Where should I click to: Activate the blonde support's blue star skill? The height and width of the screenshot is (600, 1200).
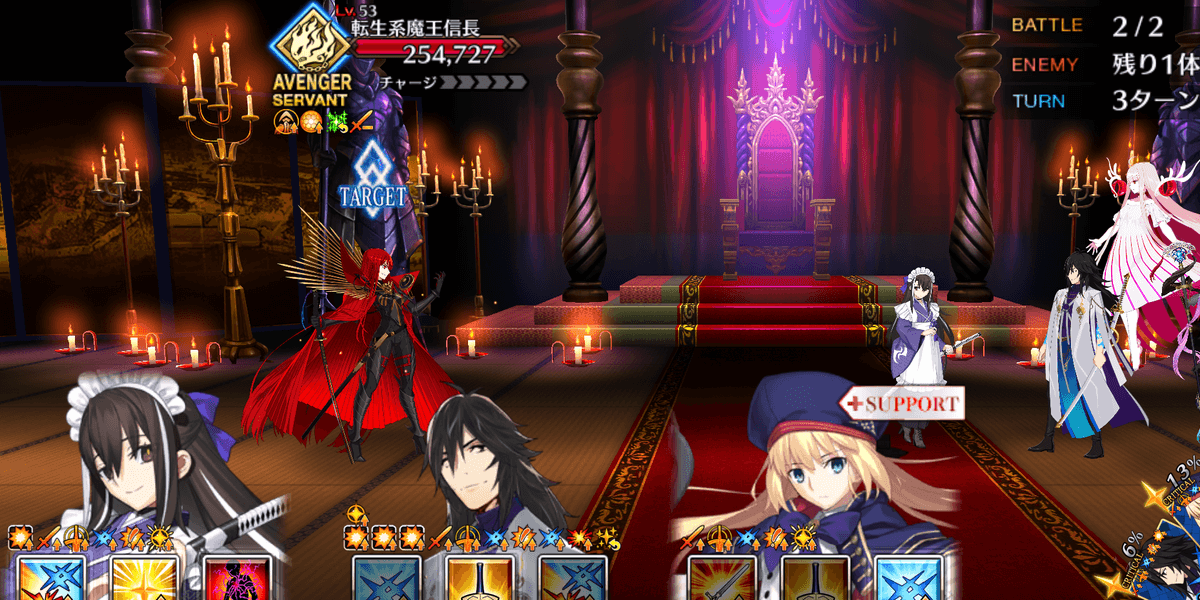click(908, 578)
